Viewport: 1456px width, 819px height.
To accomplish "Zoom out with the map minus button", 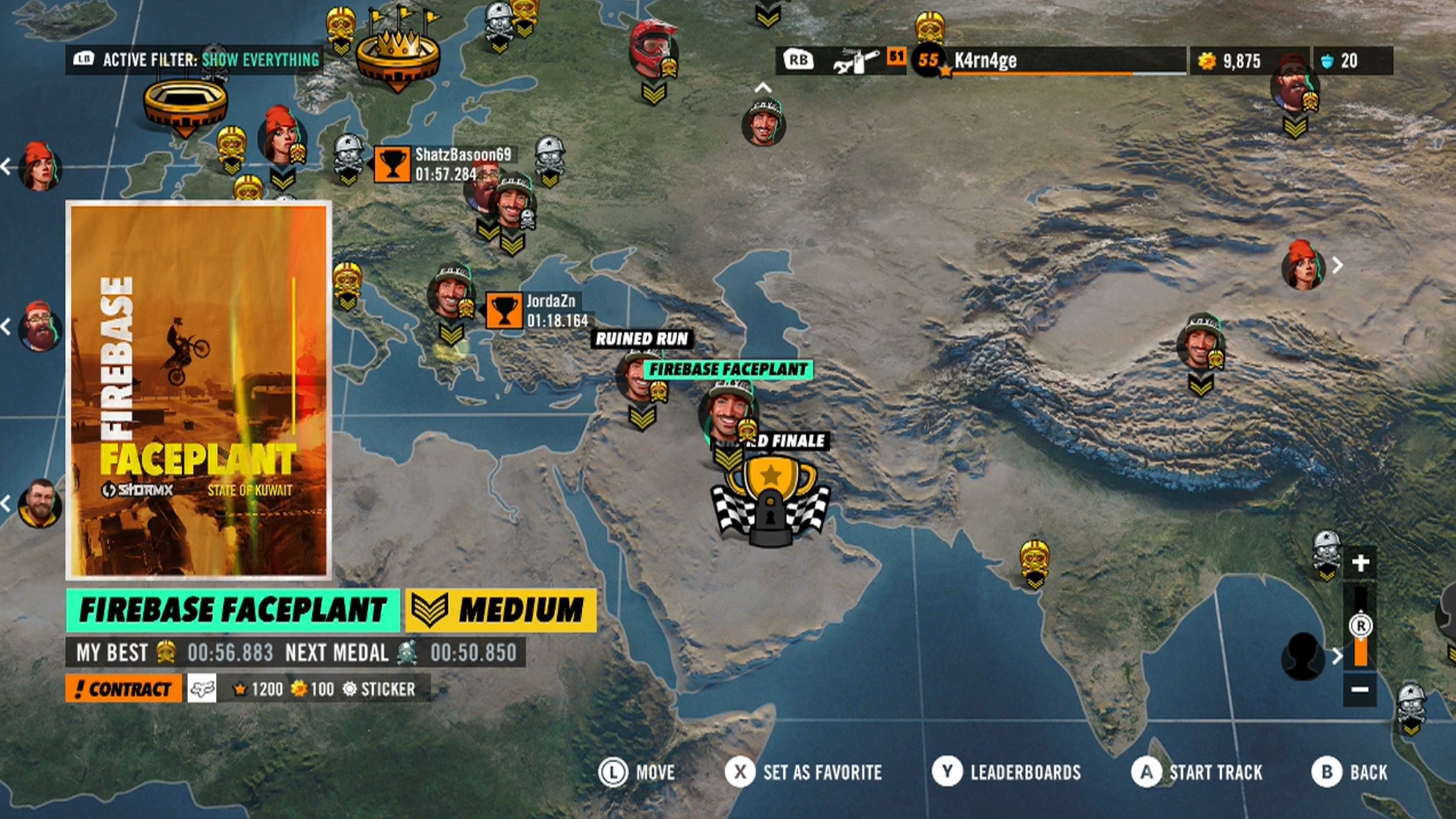I will pyautogui.click(x=1360, y=689).
